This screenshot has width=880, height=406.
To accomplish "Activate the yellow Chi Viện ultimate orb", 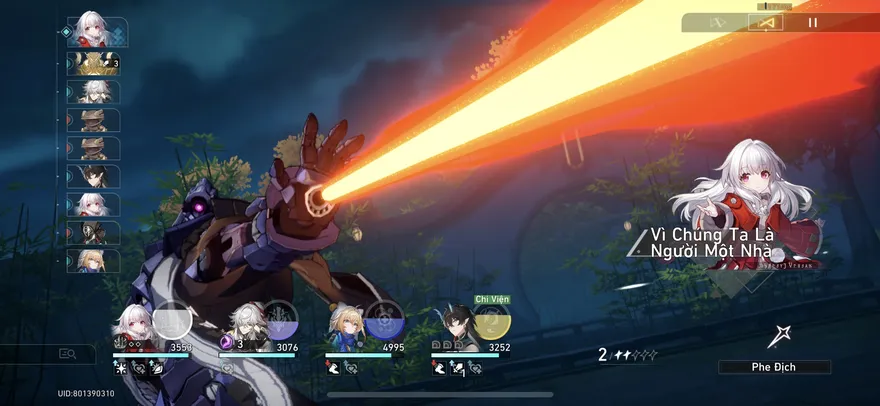I will (491, 322).
